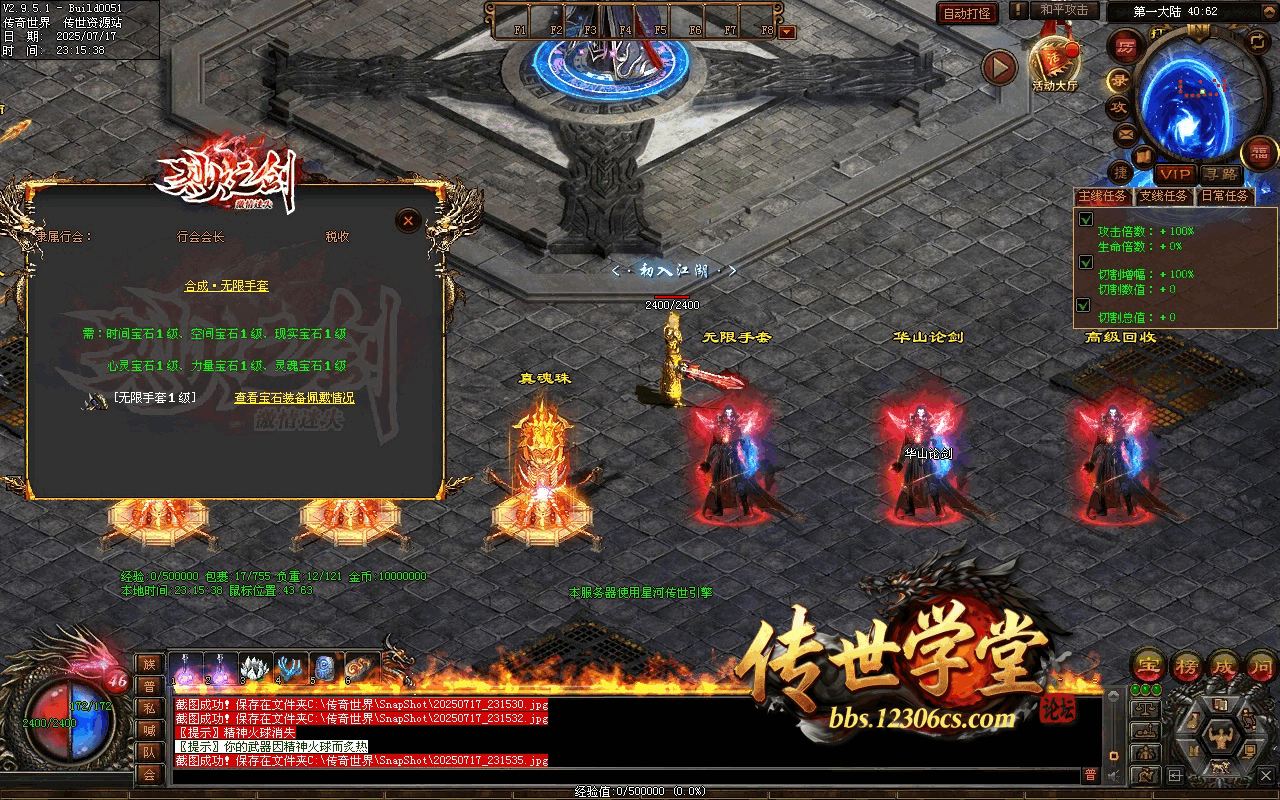Switch to the 支线任务 tab
The height and width of the screenshot is (800, 1280).
1164,196
